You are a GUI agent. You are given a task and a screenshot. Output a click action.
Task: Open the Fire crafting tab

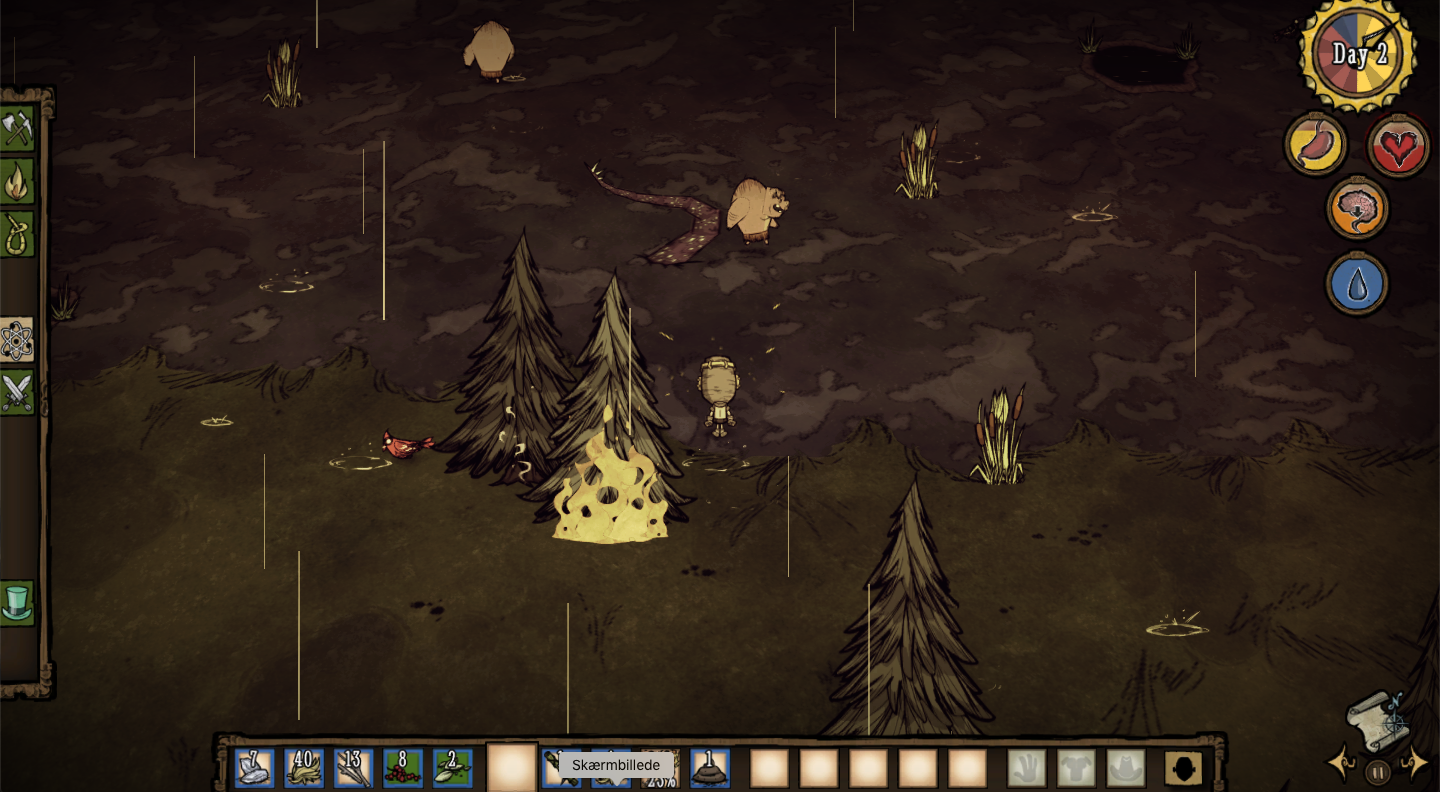point(17,182)
